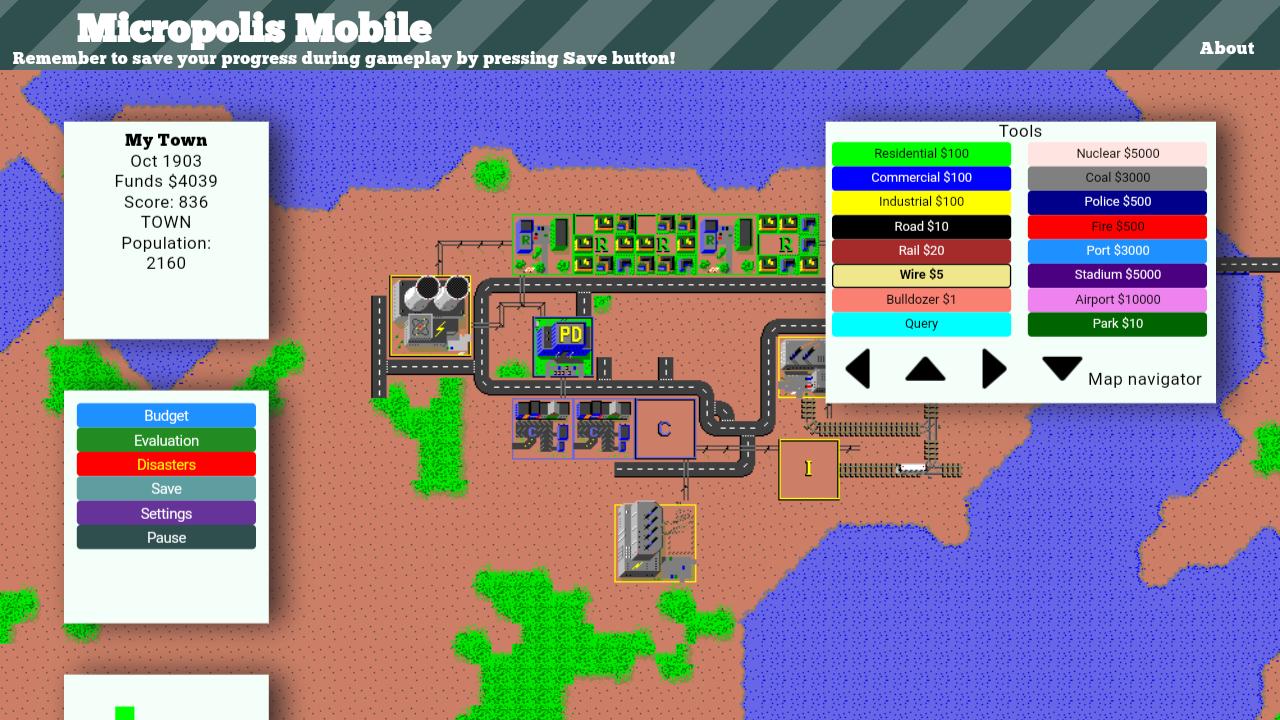Activate the Query tool
This screenshot has height=720, width=1280.
click(920, 323)
